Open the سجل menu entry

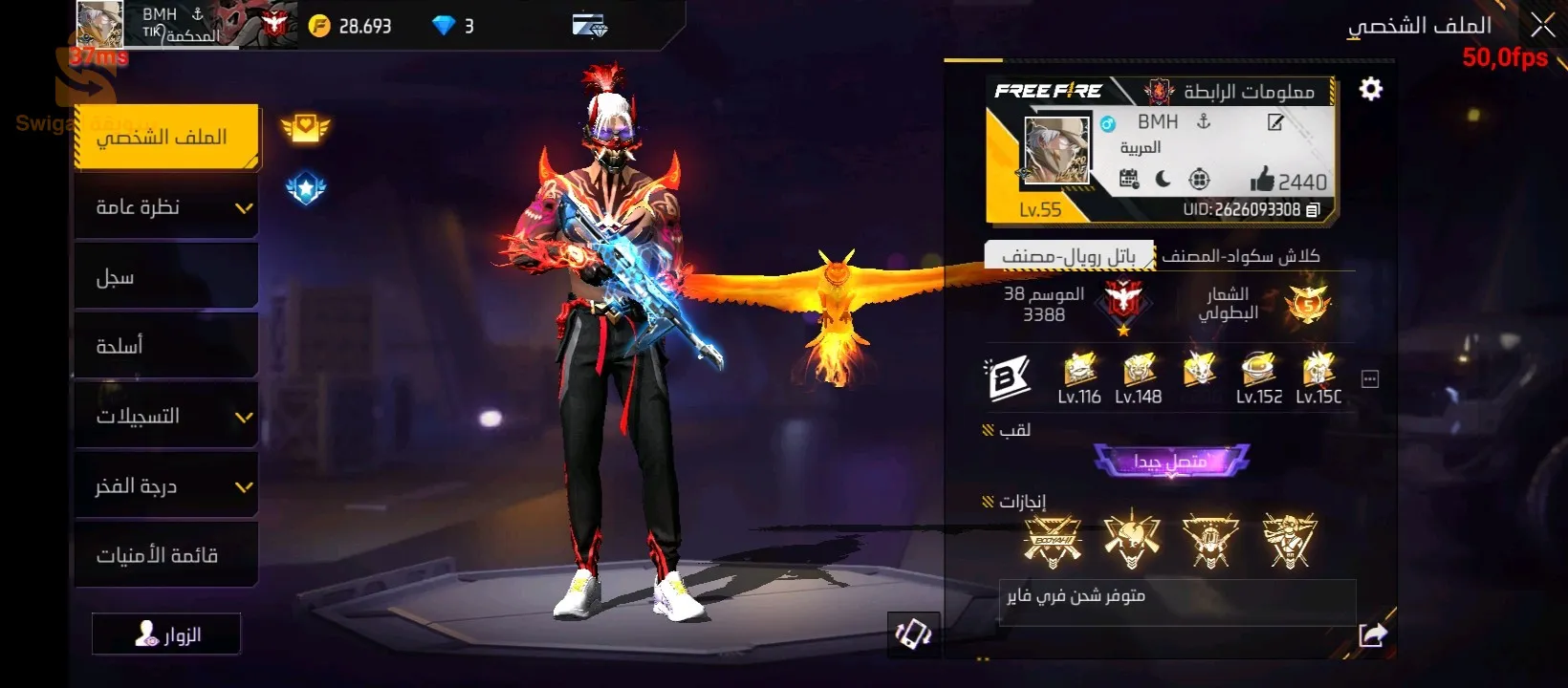click(x=165, y=277)
